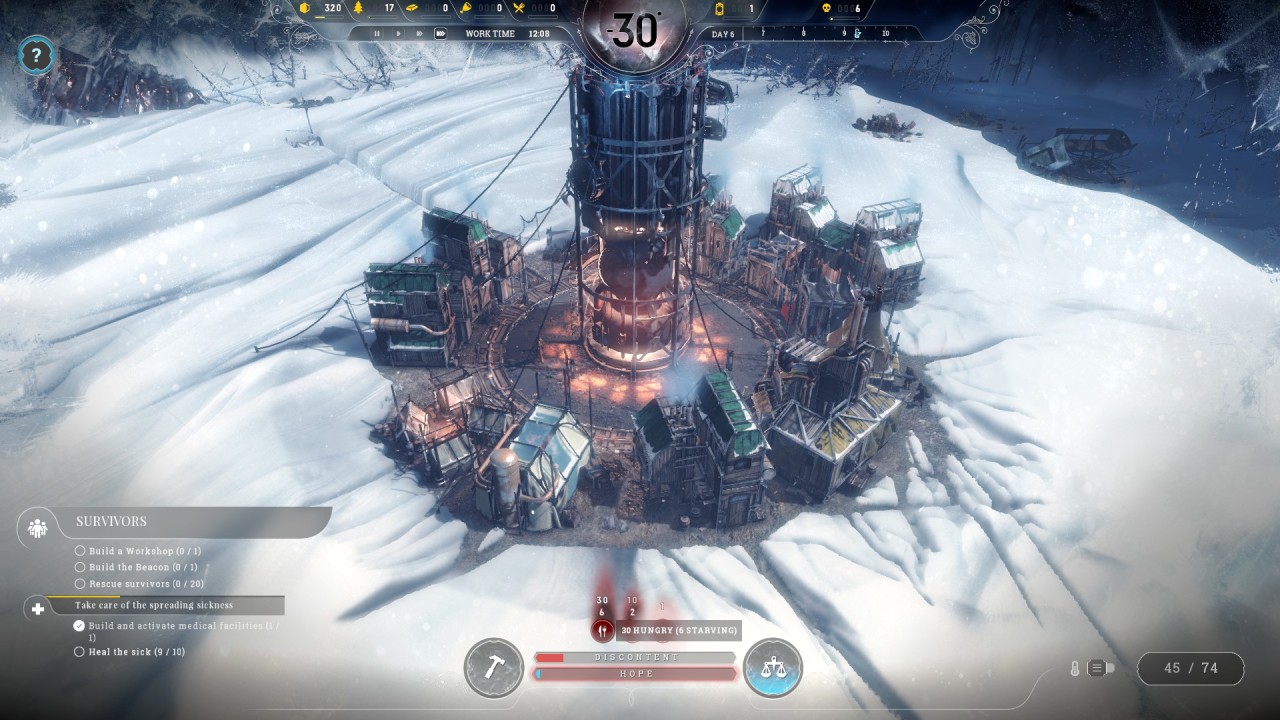Select the fastest triple-arrow speed
Image resolution: width=1280 pixels, height=720 pixels.
441,33
